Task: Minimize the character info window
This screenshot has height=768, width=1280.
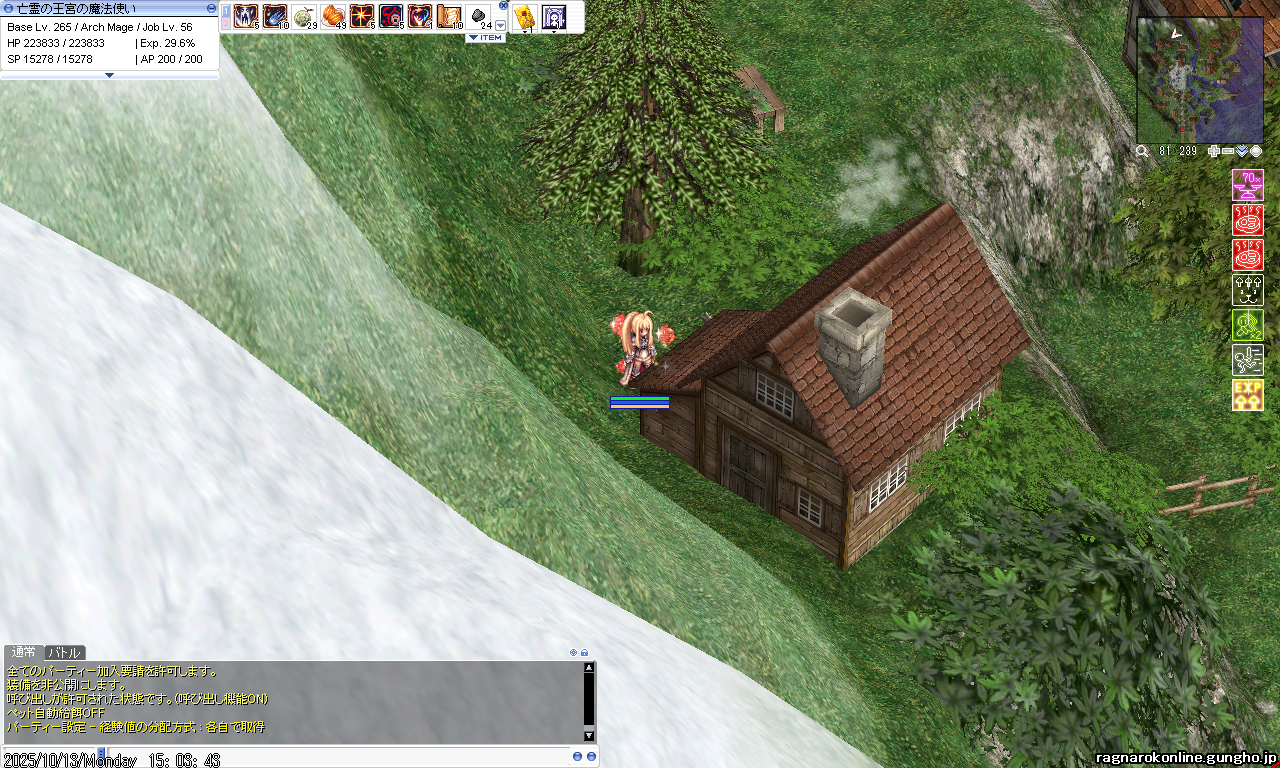Action: (211, 8)
